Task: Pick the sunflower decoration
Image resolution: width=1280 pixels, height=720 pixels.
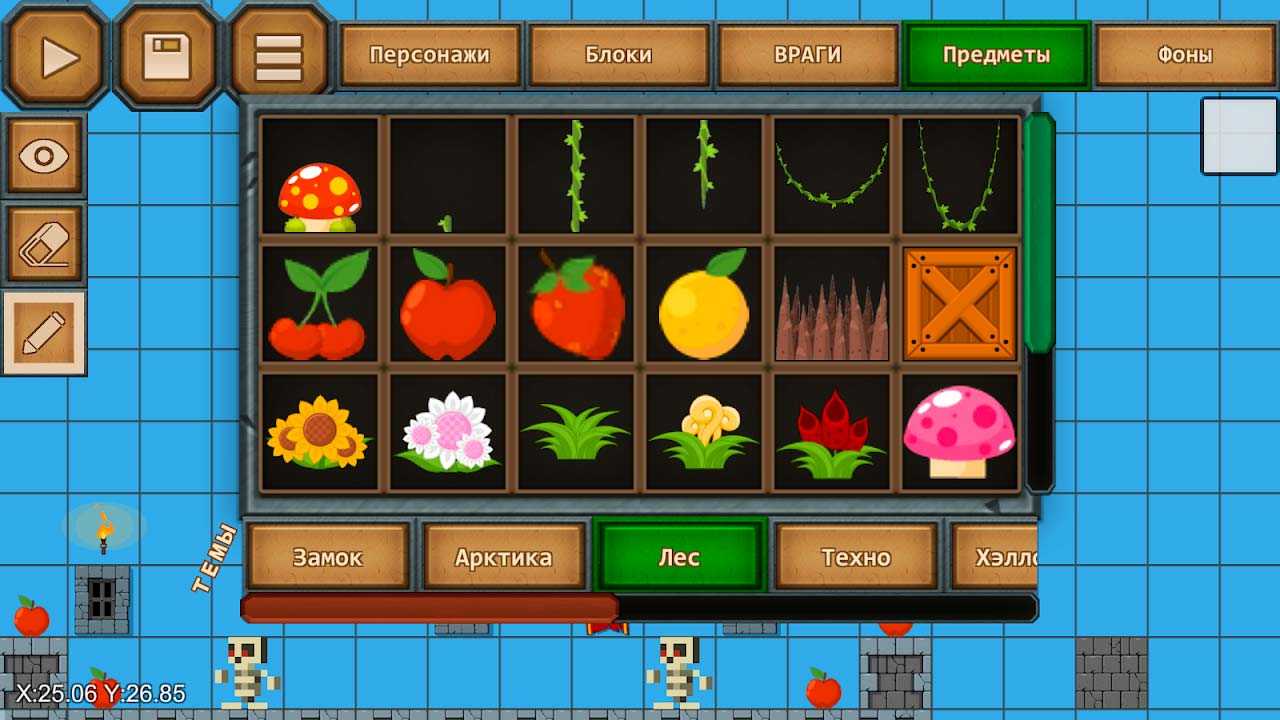Action: [320, 432]
